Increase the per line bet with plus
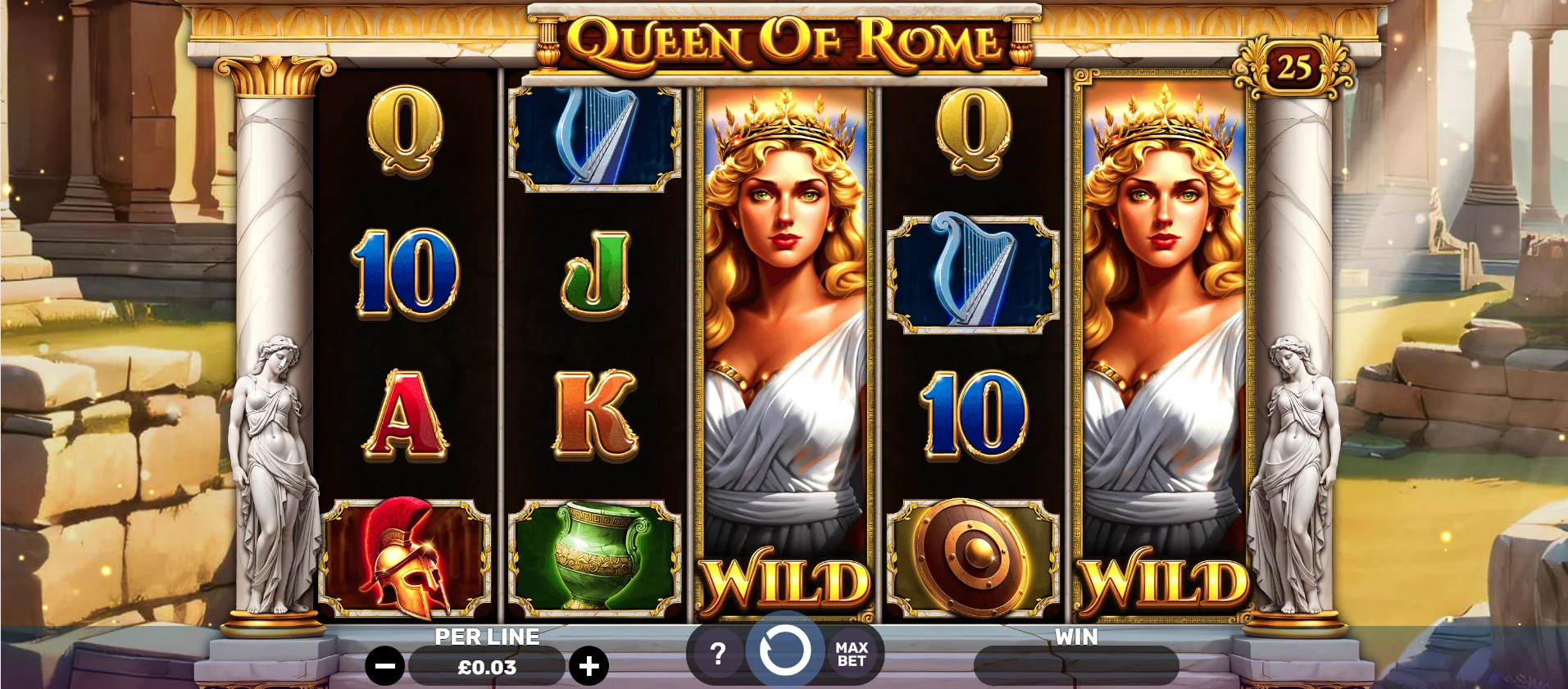Viewport: 1568px width, 689px height. [x=589, y=666]
